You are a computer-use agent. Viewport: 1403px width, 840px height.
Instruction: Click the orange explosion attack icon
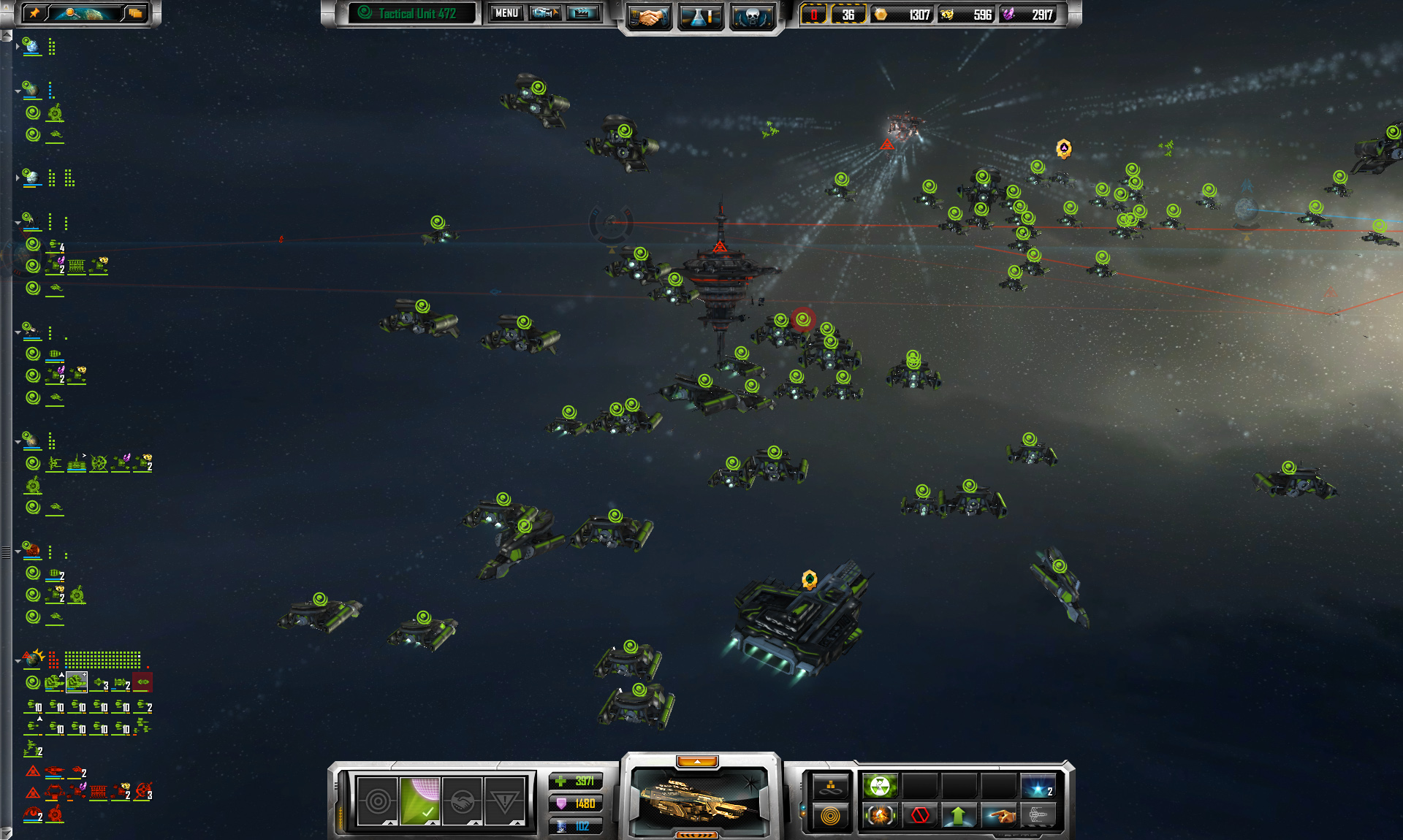[880, 815]
